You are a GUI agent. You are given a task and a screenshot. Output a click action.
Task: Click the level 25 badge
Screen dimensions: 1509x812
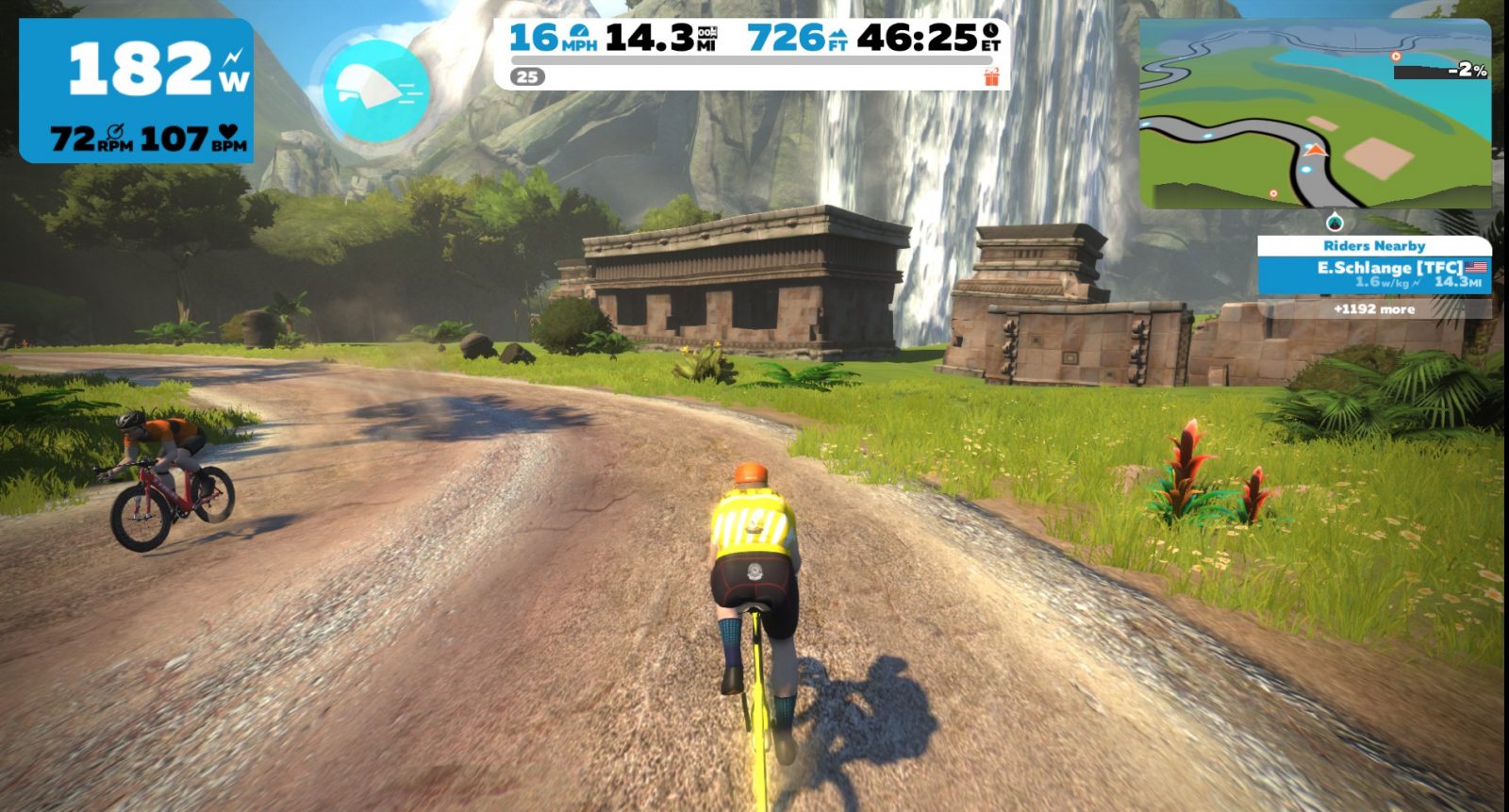pyautogui.click(x=528, y=77)
